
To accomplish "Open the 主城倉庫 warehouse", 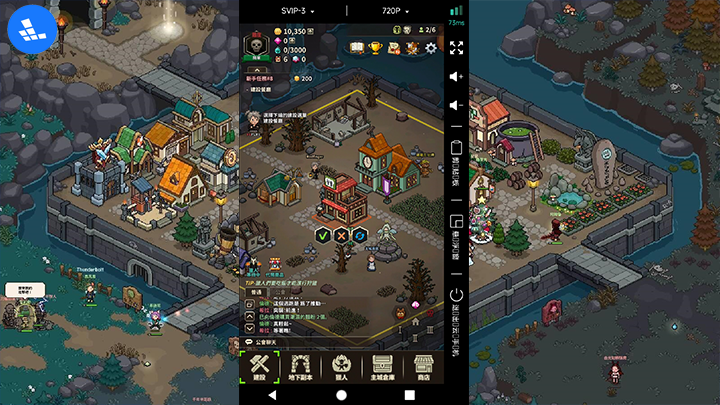I will (x=381, y=365).
